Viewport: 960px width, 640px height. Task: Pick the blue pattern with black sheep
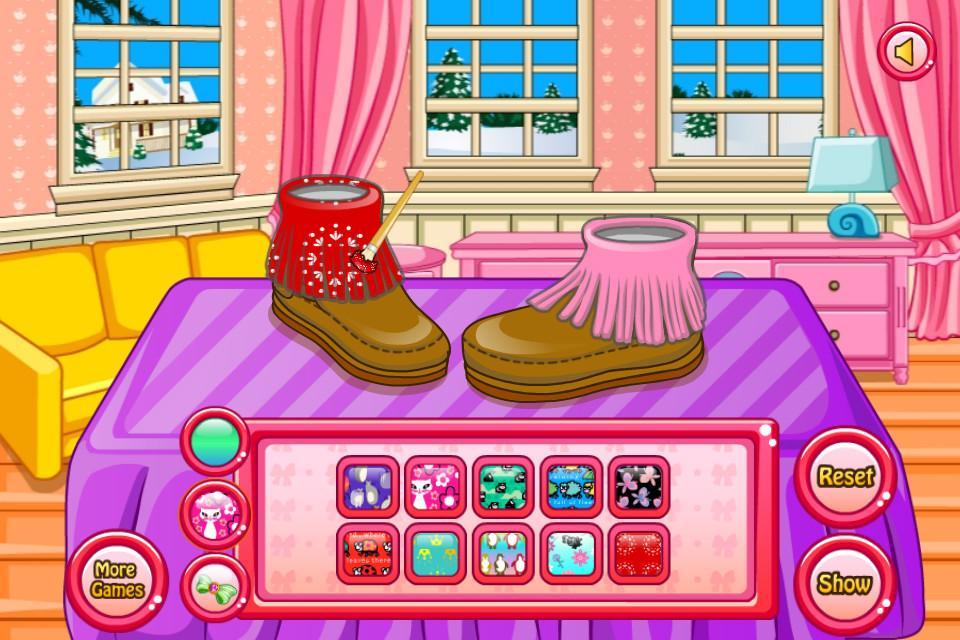pos(571,486)
